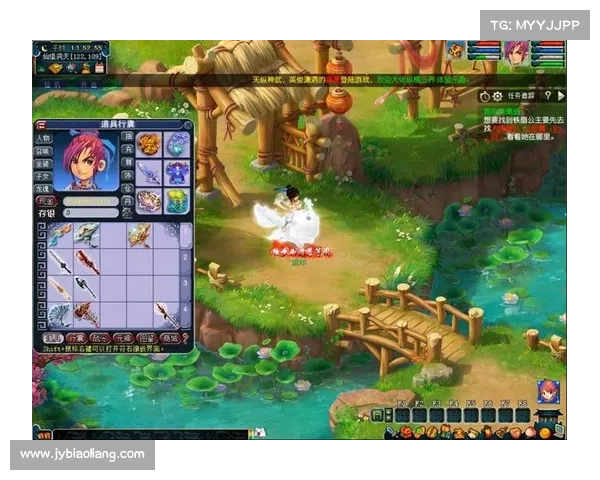Open the 子女 children tab
The width and height of the screenshot is (600, 480).
pyautogui.click(x=44, y=175)
